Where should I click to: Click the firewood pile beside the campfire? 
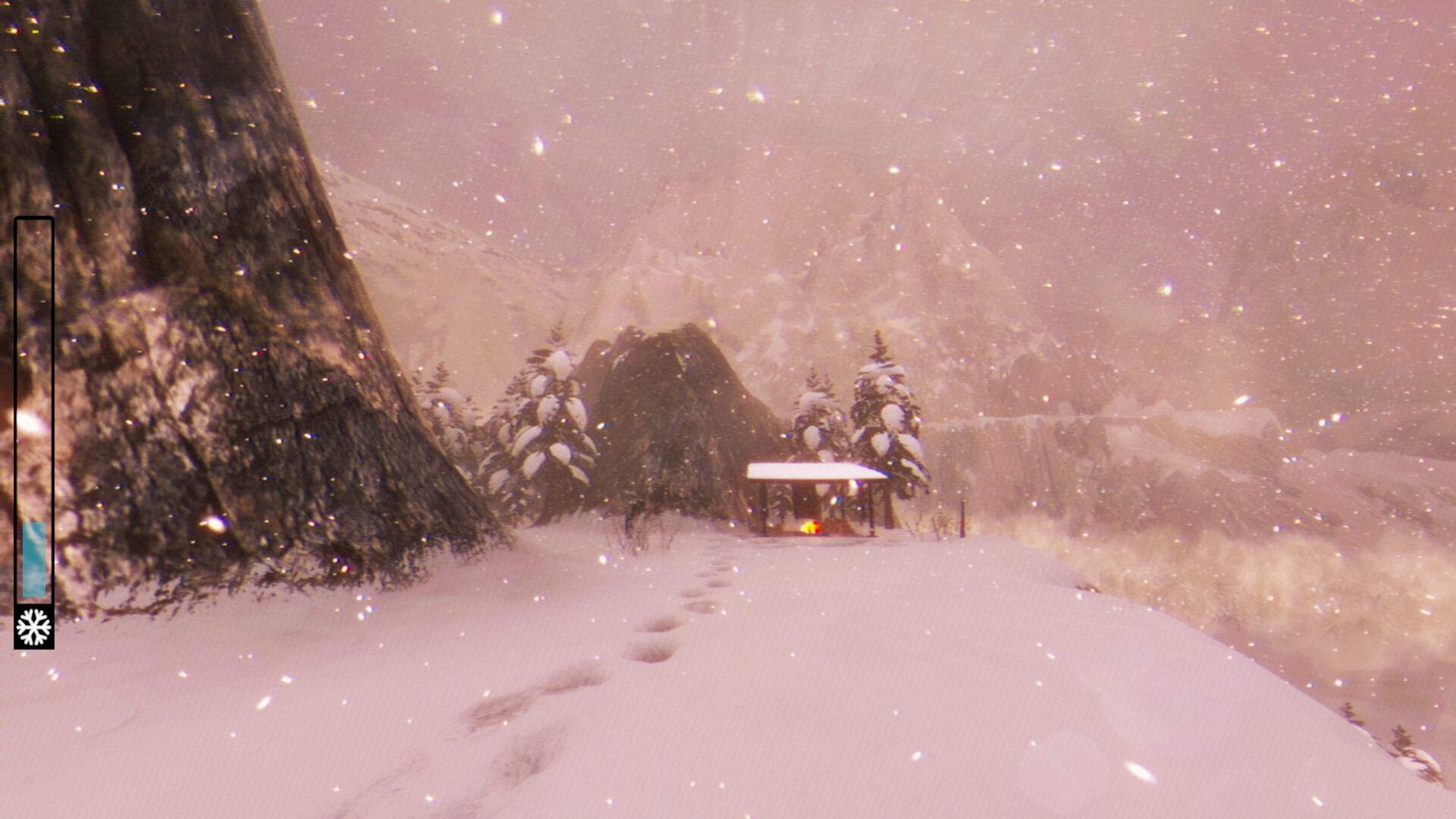[x=837, y=525]
